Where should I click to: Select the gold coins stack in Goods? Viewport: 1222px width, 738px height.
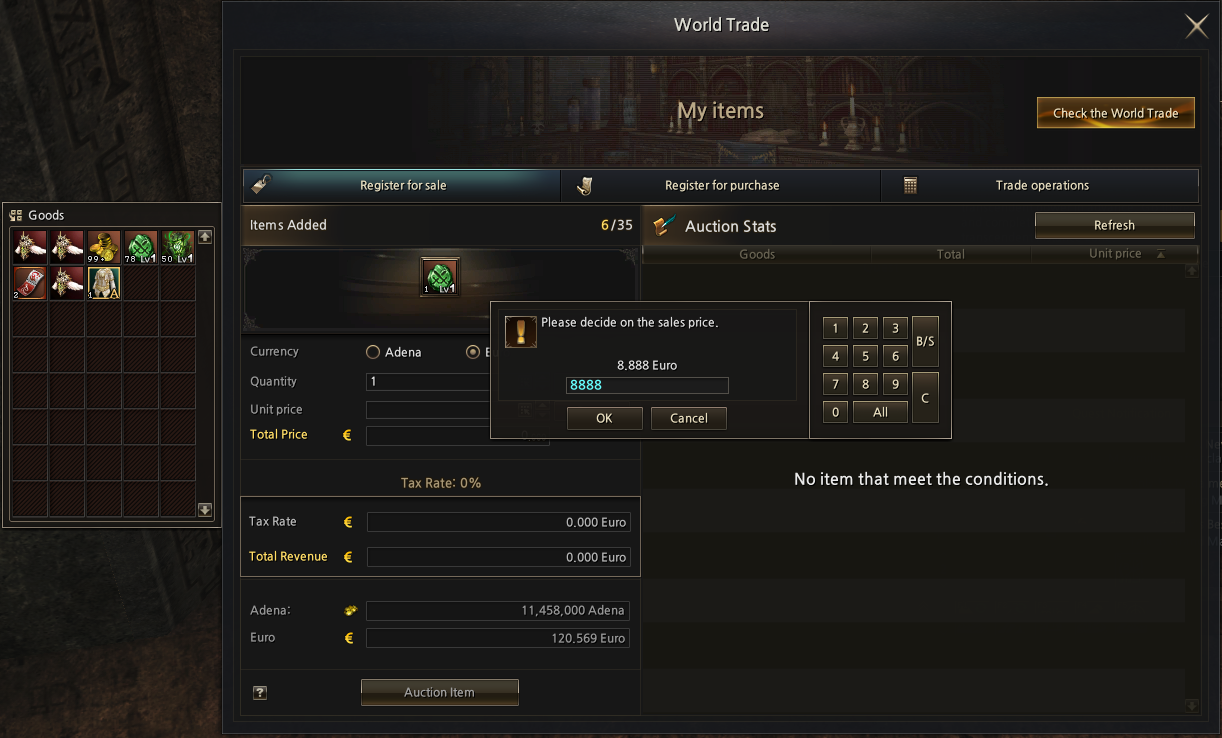tap(104, 247)
